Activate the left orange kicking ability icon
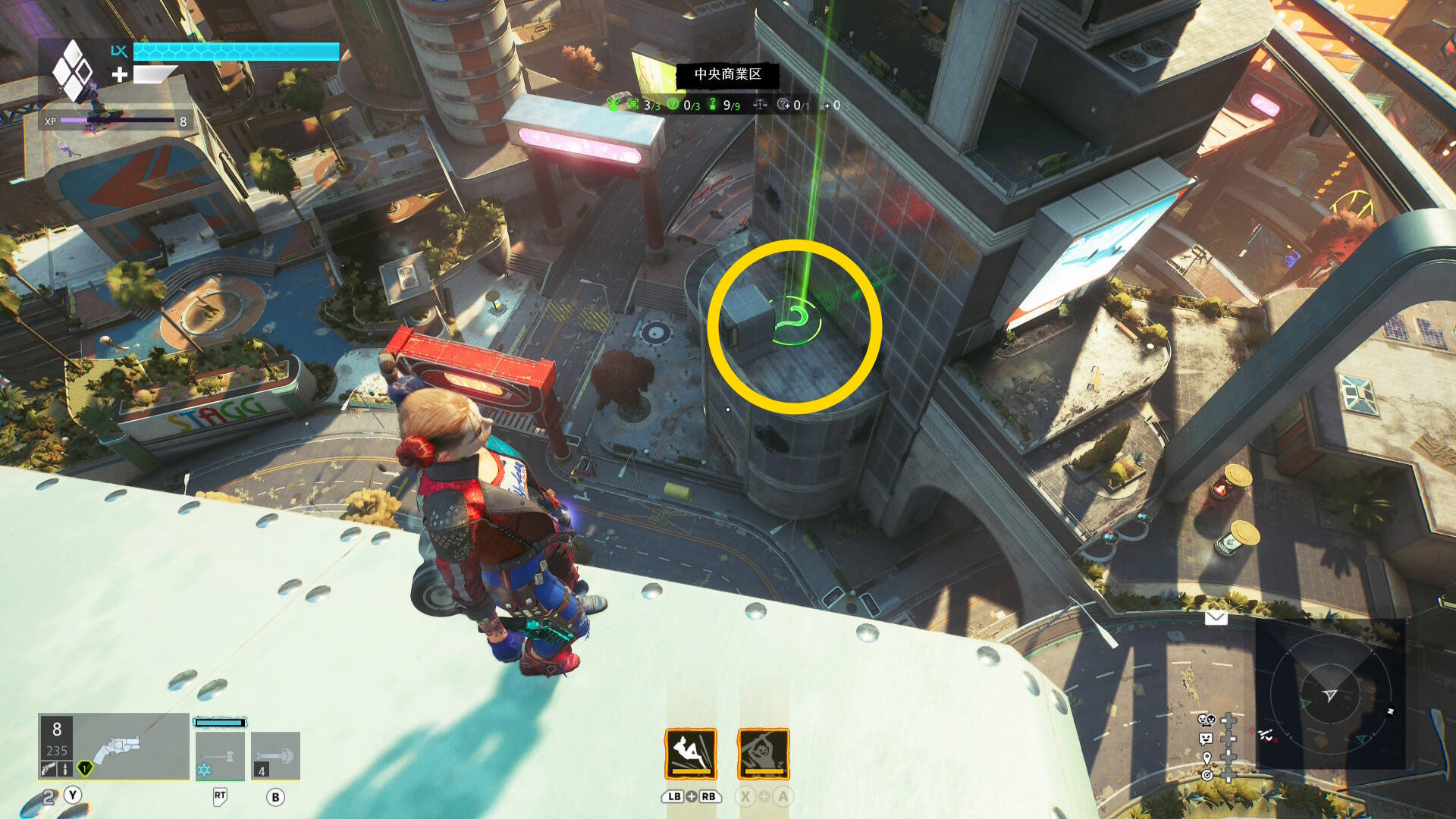This screenshot has height=819, width=1456. point(690,754)
